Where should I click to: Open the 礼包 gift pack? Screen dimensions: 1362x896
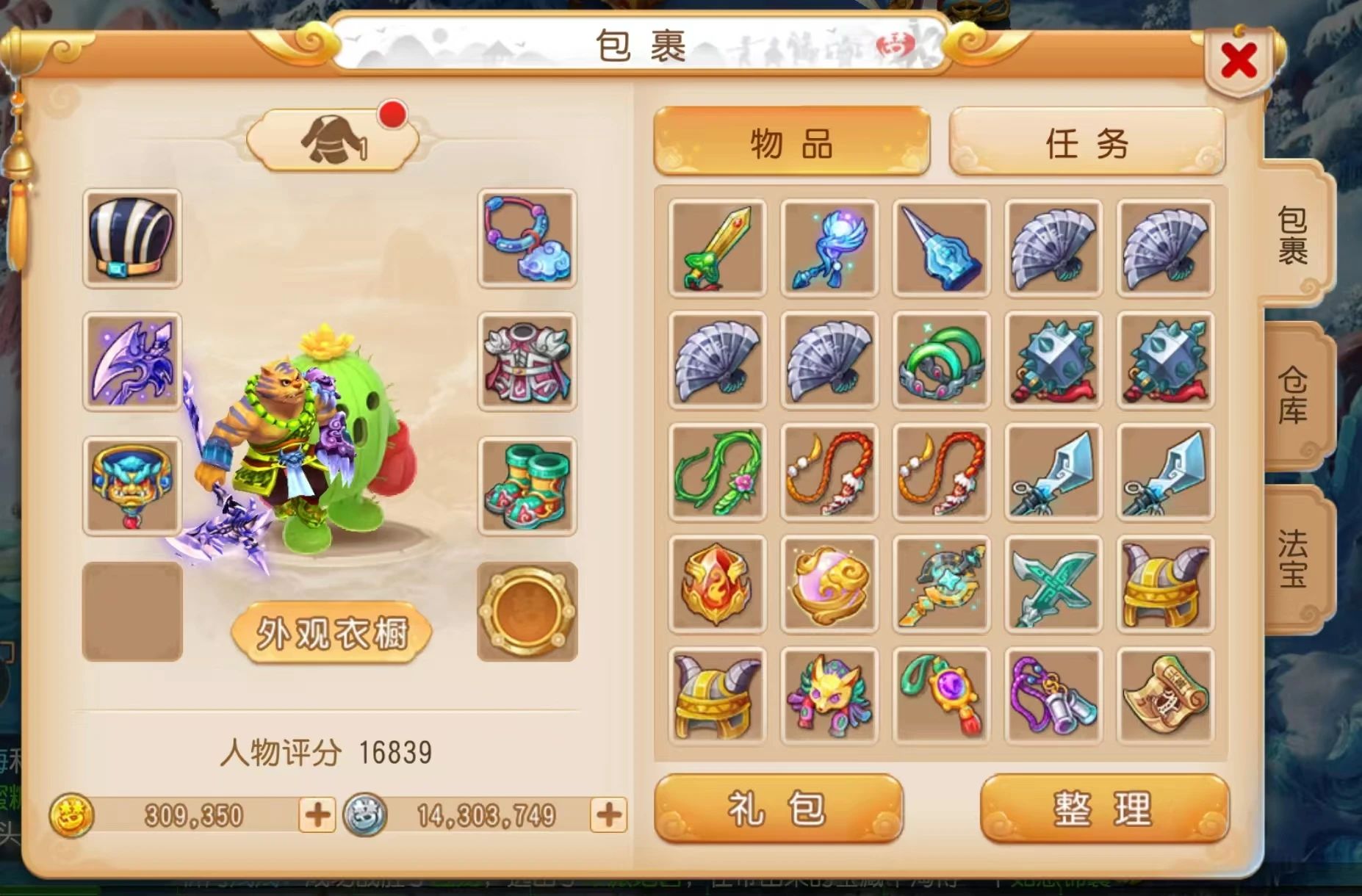[x=781, y=812]
